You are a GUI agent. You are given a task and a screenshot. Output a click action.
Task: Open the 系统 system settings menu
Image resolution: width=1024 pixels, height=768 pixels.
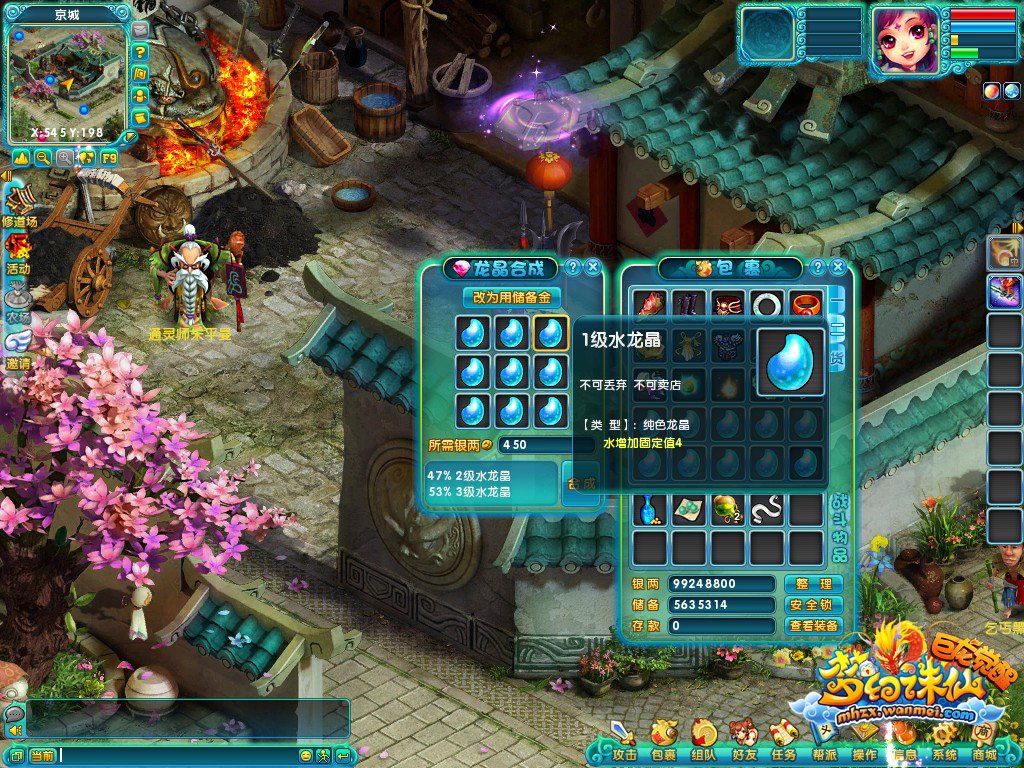[x=944, y=747]
